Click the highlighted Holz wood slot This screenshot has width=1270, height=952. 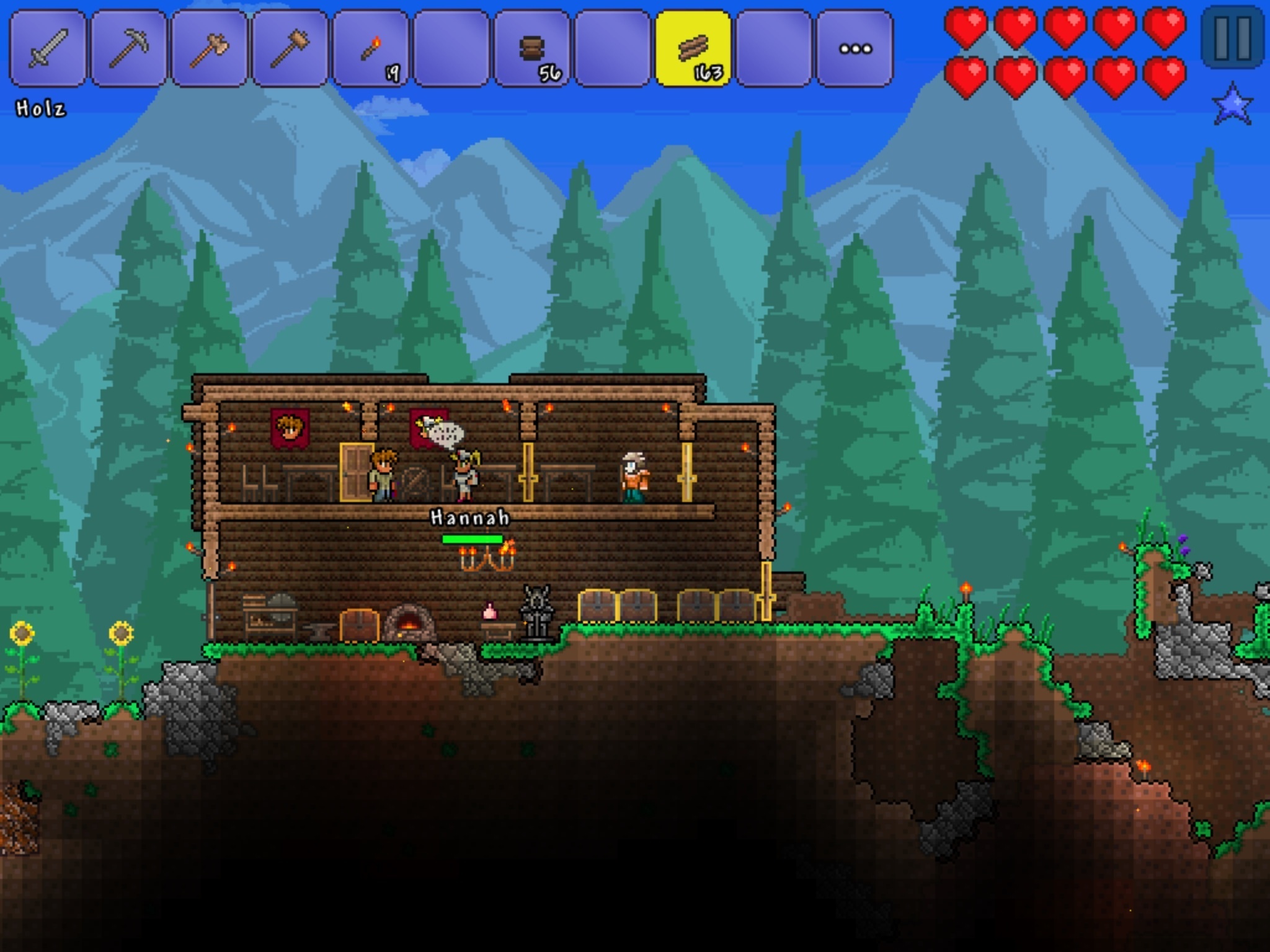(693, 46)
